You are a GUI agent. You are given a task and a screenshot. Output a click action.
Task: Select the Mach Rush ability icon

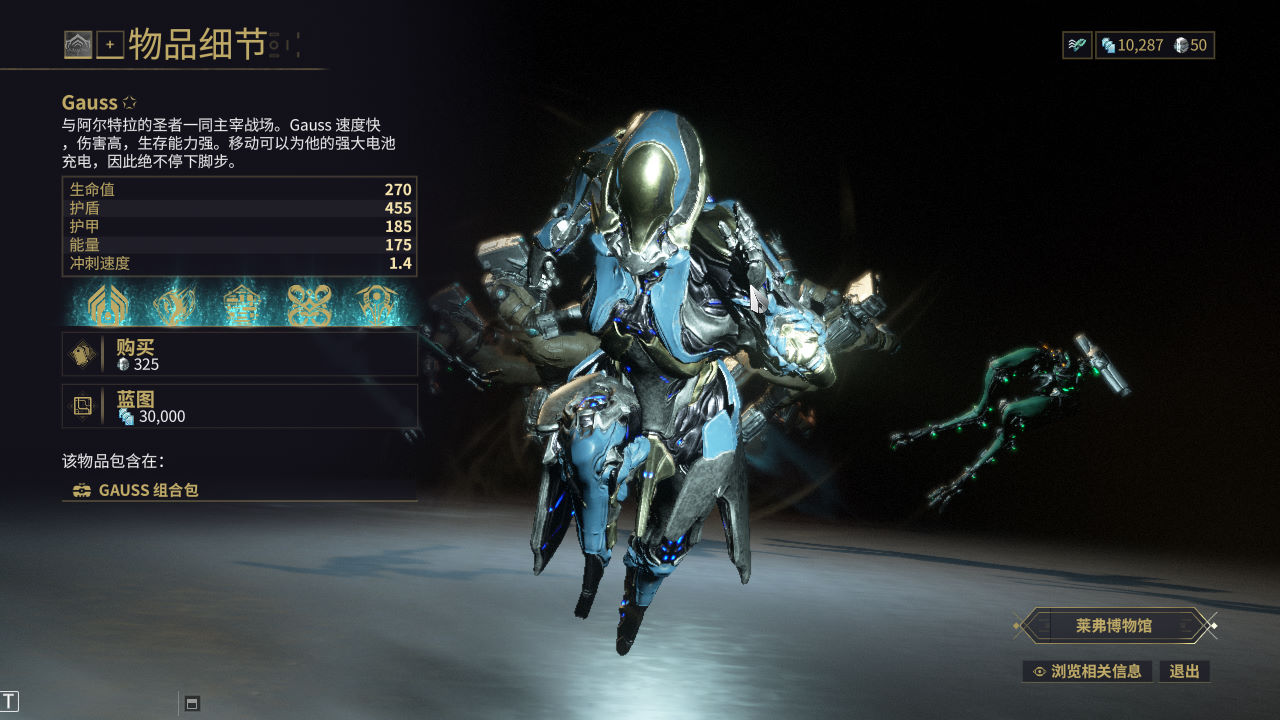173,305
